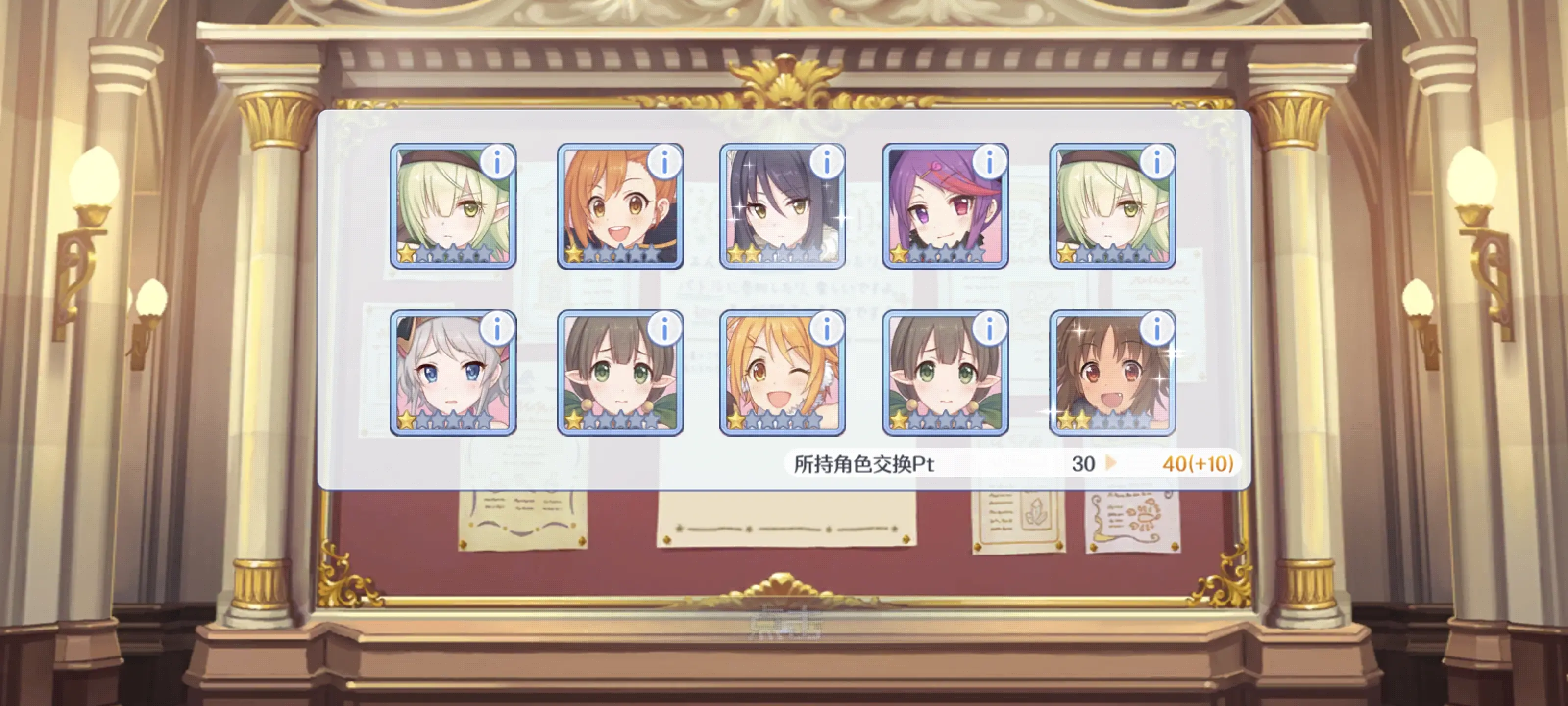
Task: Show info for the black-haired character
Action: pyautogui.click(x=827, y=162)
